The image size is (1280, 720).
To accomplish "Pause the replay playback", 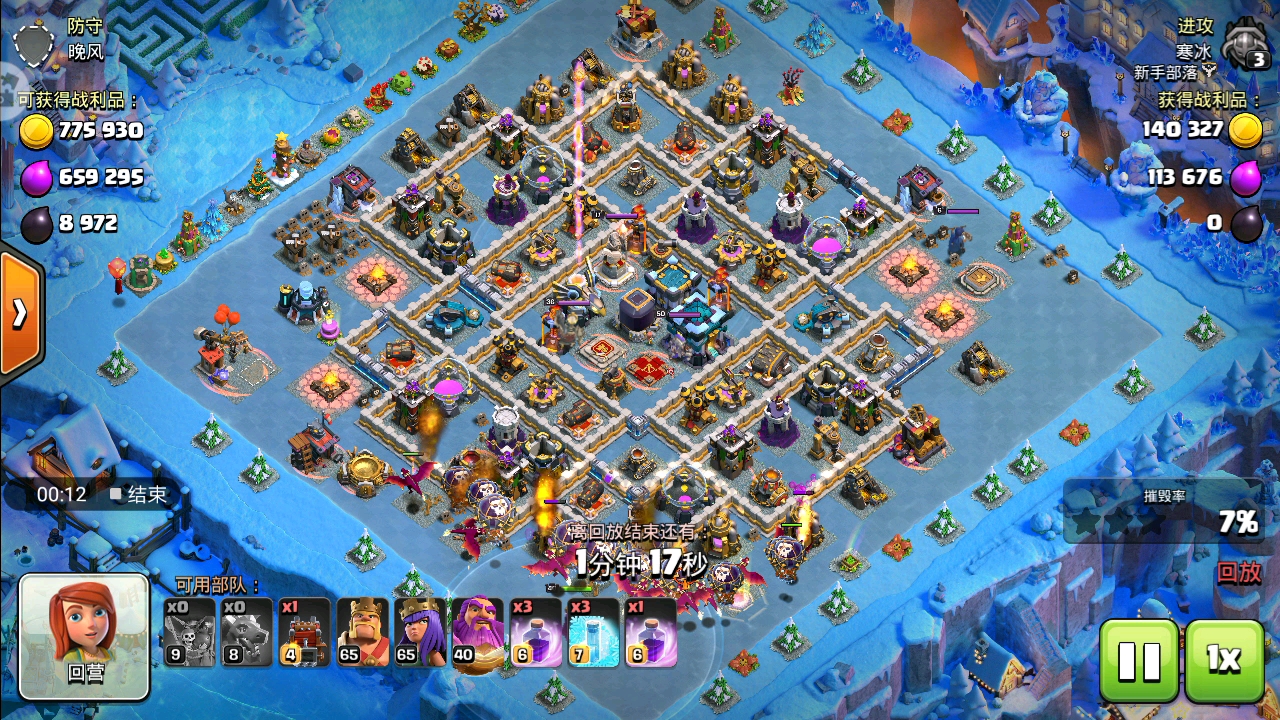I will coord(1139,660).
